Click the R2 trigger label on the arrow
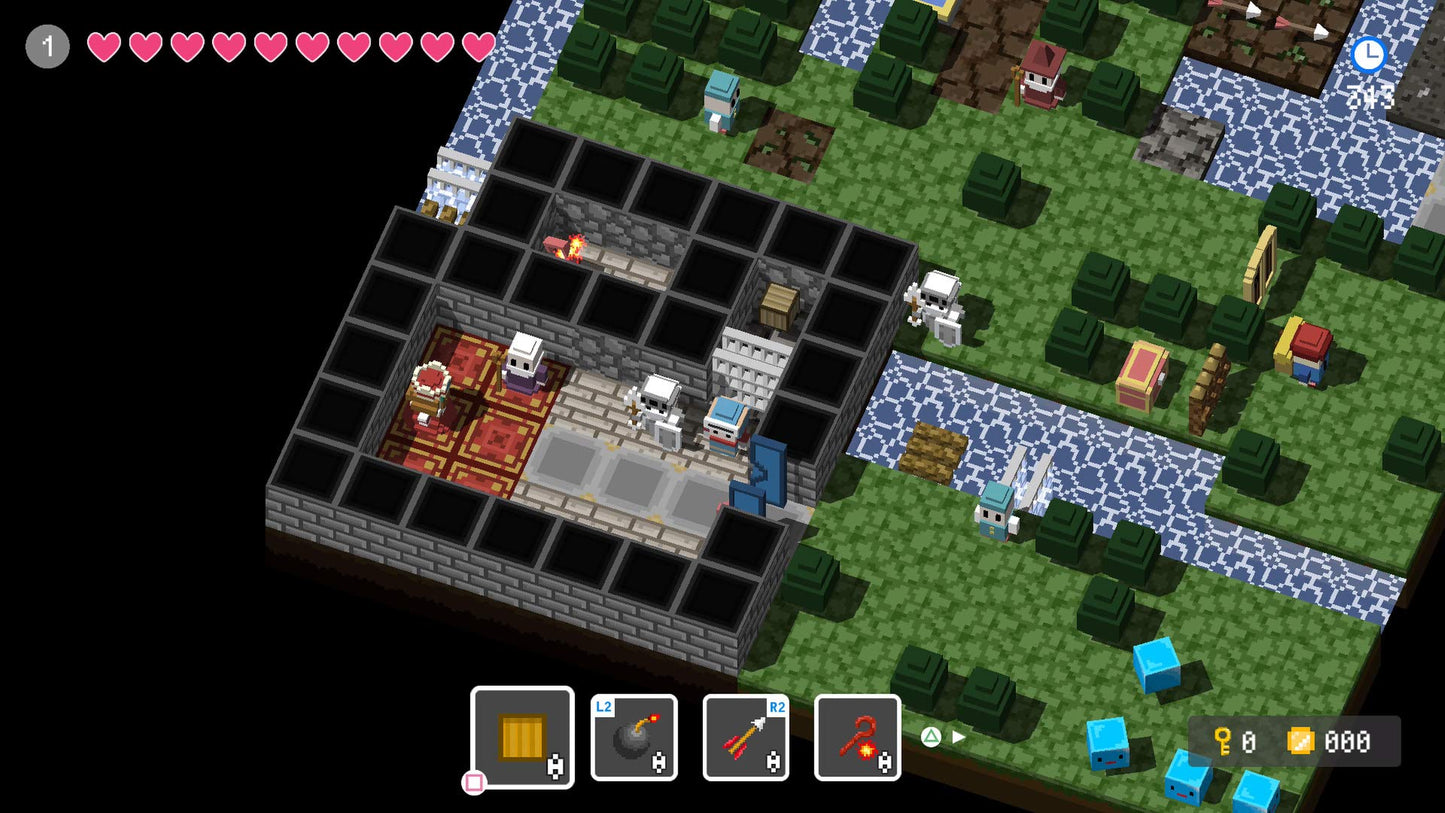This screenshot has width=1445, height=813. [x=776, y=706]
